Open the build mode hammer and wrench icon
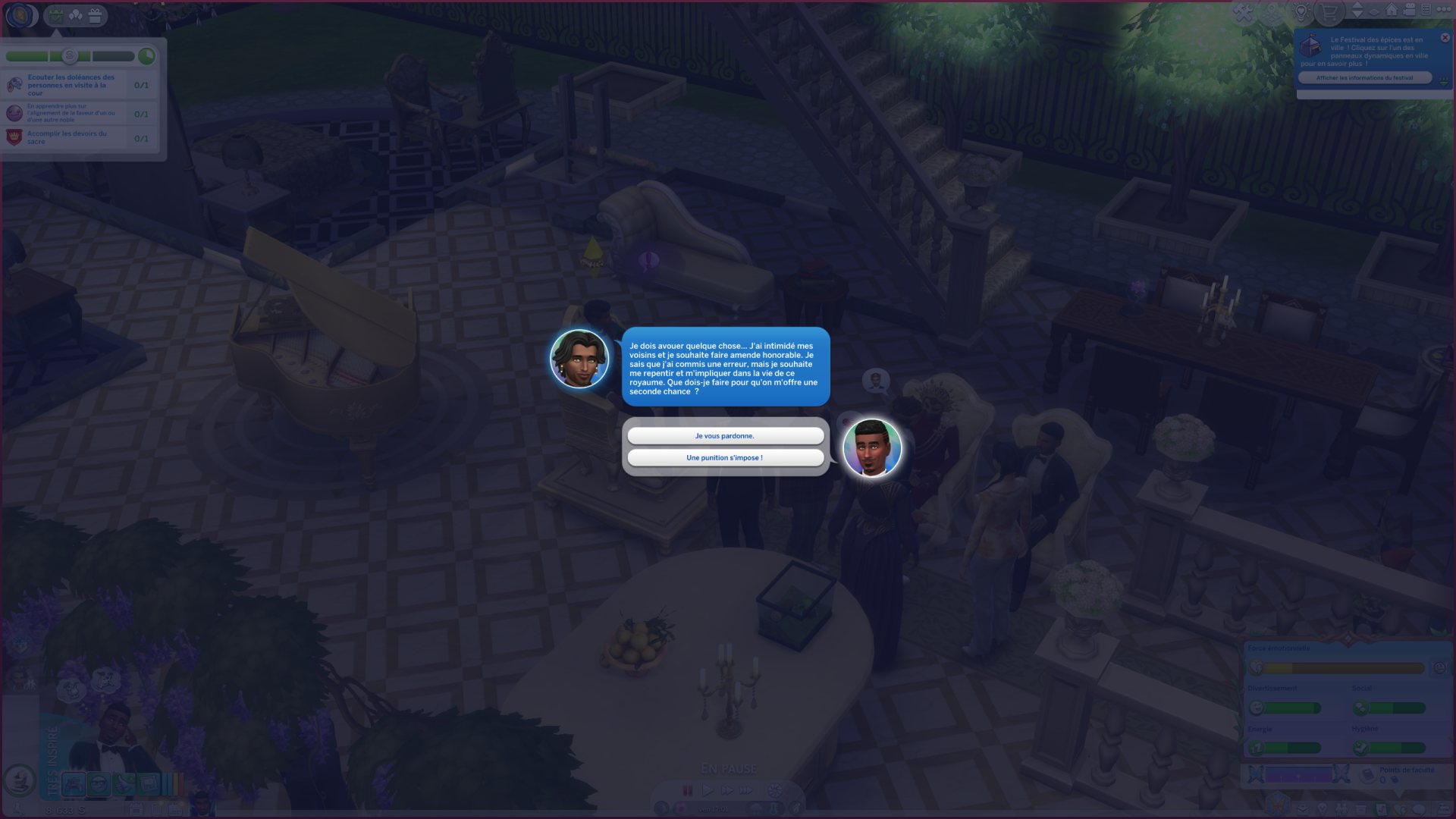 [x=1244, y=12]
